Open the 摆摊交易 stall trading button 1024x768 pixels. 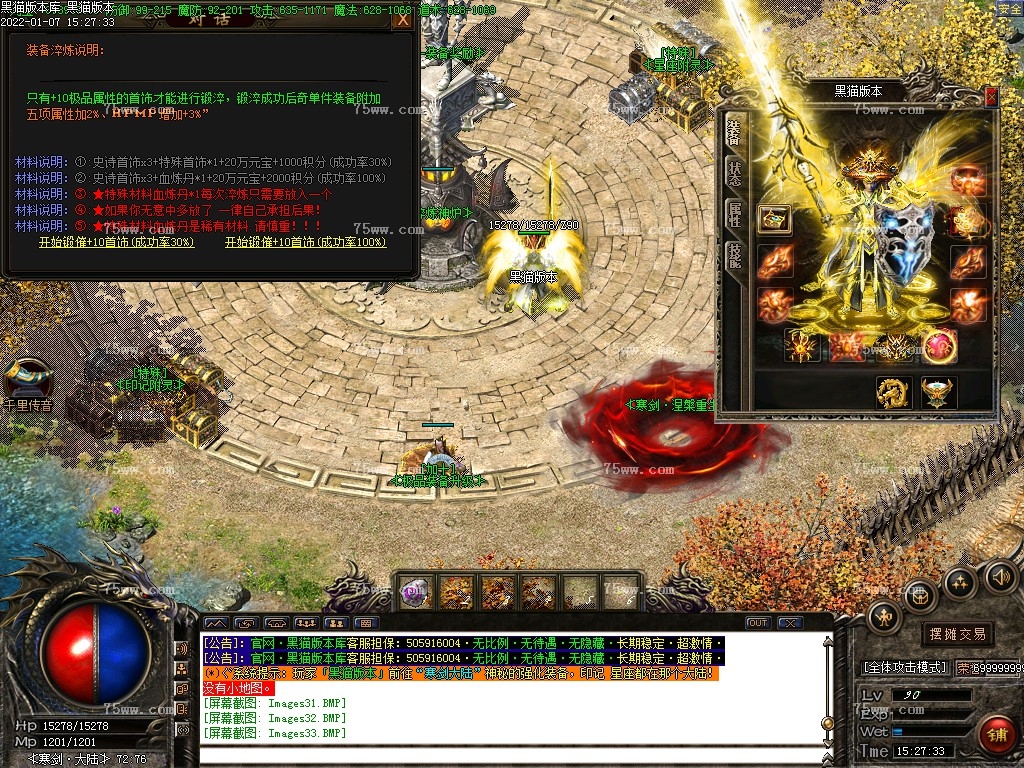(x=957, y=634)
